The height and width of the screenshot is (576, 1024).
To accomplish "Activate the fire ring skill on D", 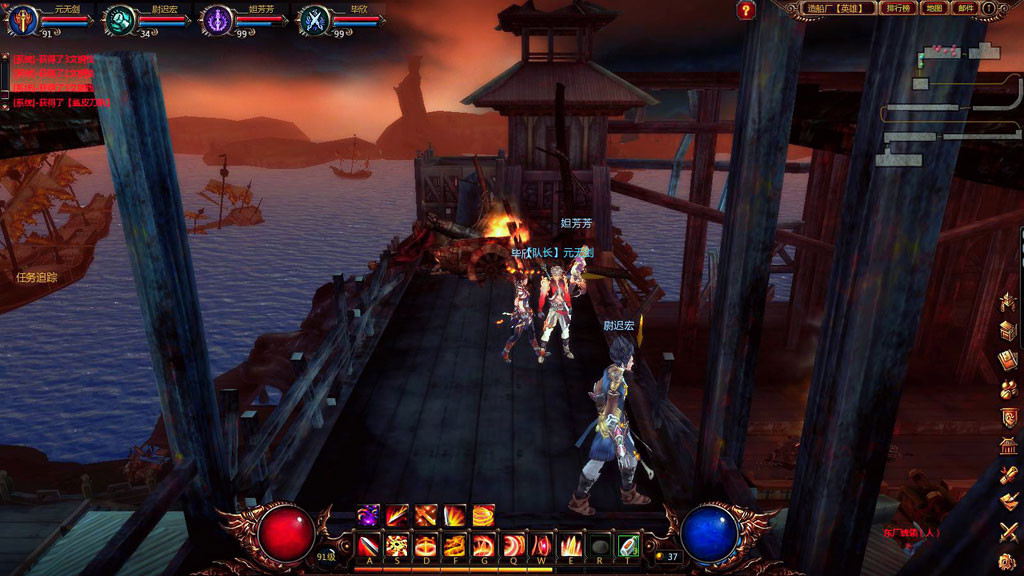I will (426, 546).
